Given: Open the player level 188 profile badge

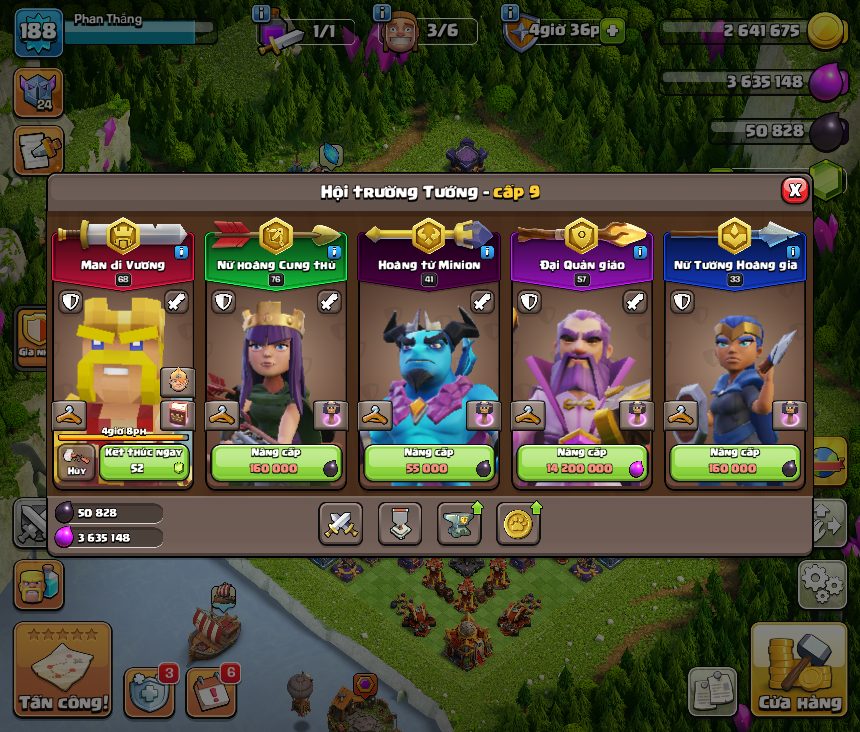Looking at the screenshot, I should [x=37, y=30].
